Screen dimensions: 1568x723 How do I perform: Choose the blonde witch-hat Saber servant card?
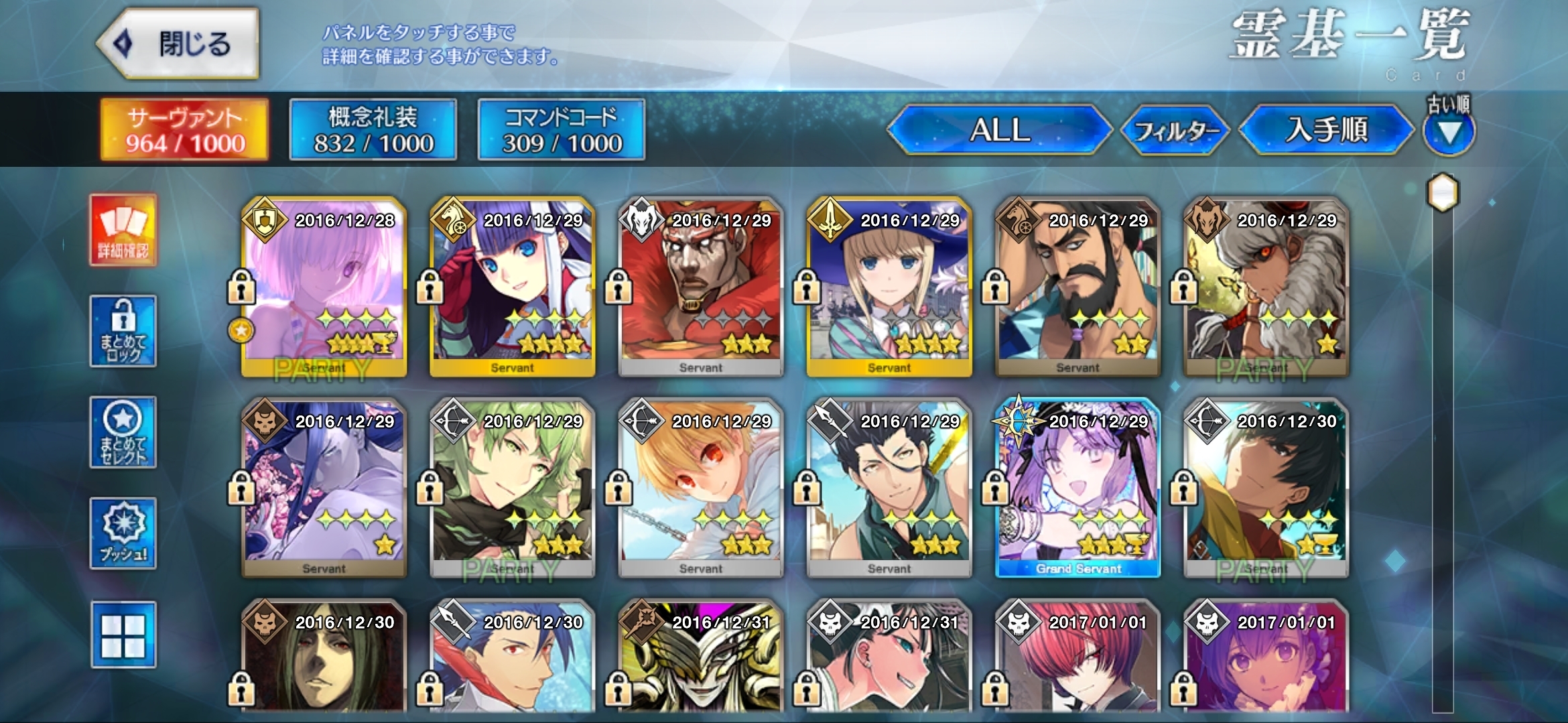click(x=889, y=286)
